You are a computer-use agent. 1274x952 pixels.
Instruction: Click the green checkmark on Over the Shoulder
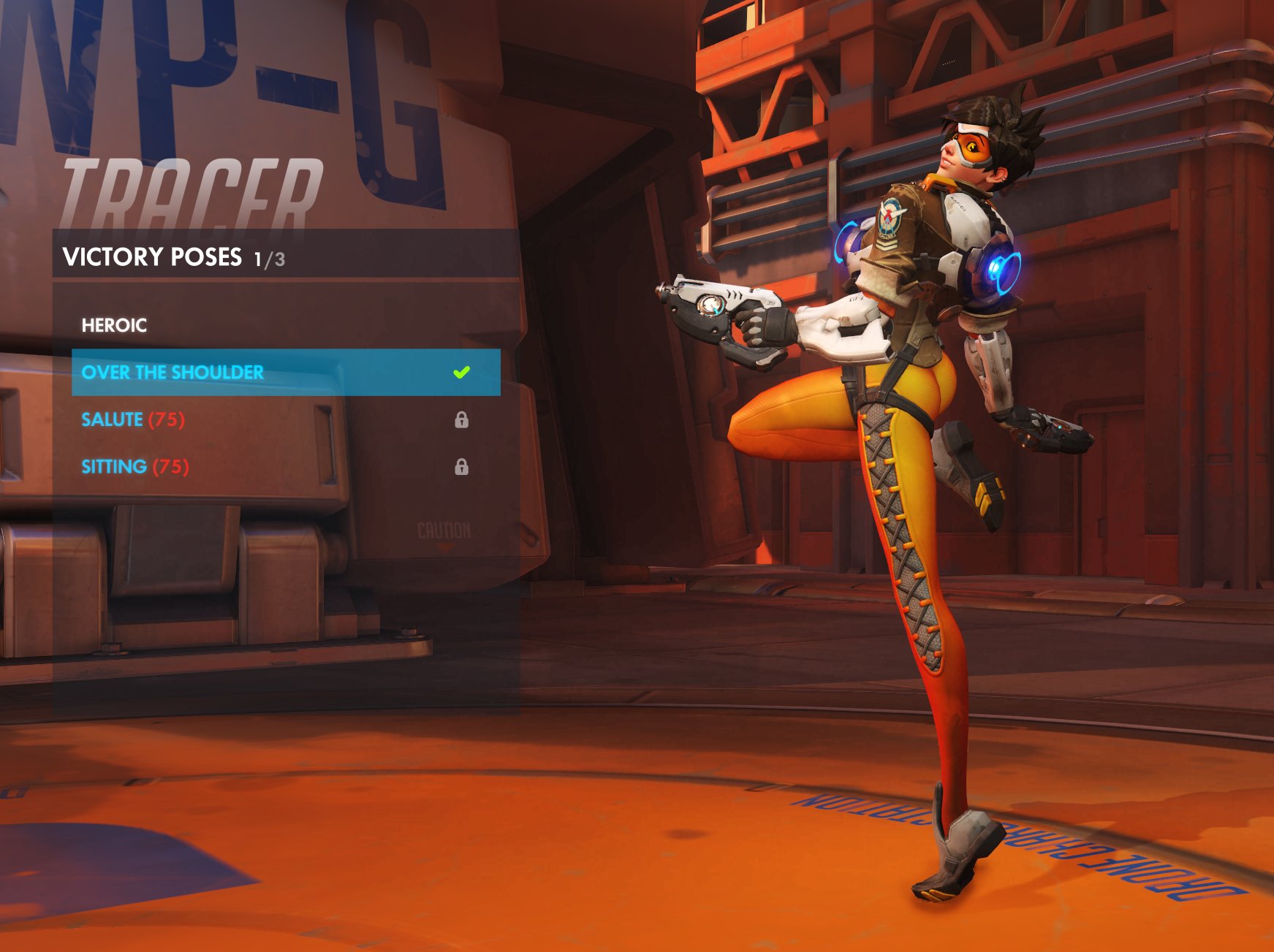click(x=461, y=373)
